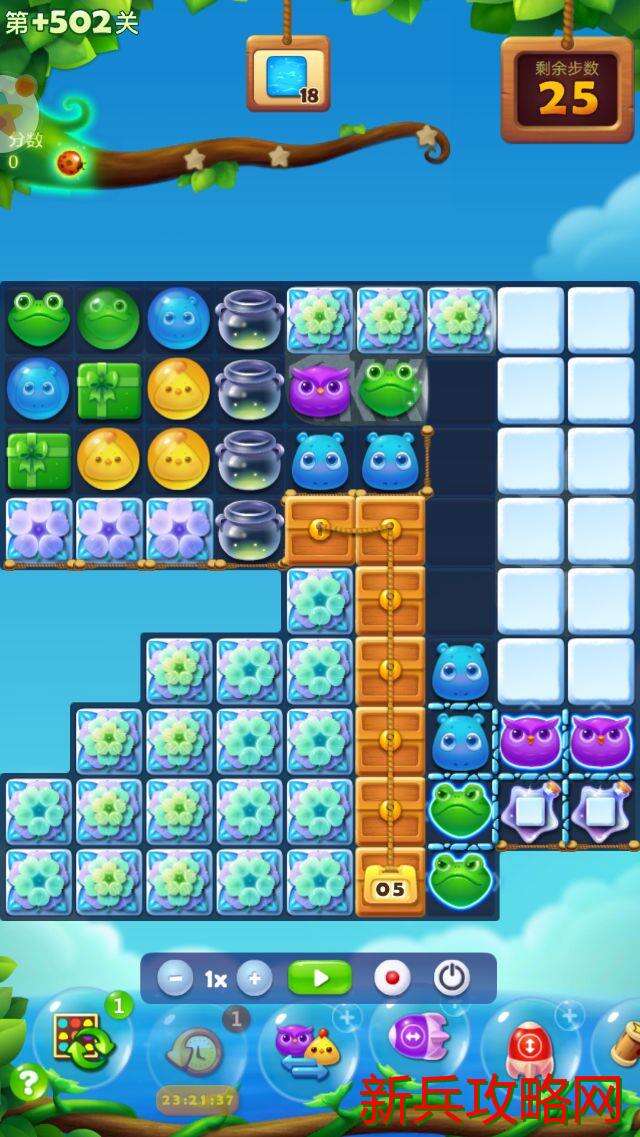The image size is (640, 1137).
Task: Increase playback speed with the plus button
Action: pyautogui.click(x=255, y=978)
